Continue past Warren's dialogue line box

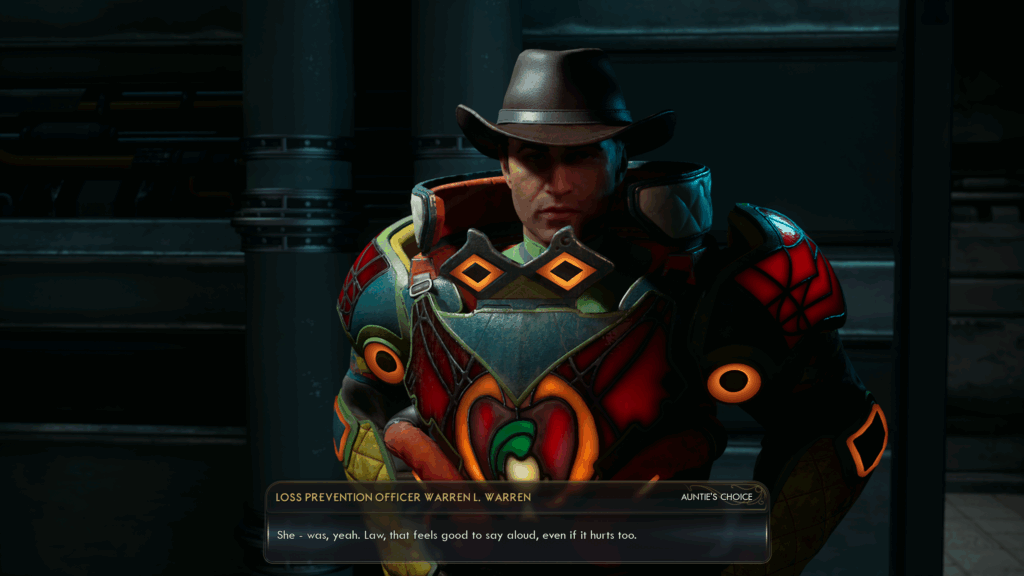pyautogui.click(x=517, y=535)
